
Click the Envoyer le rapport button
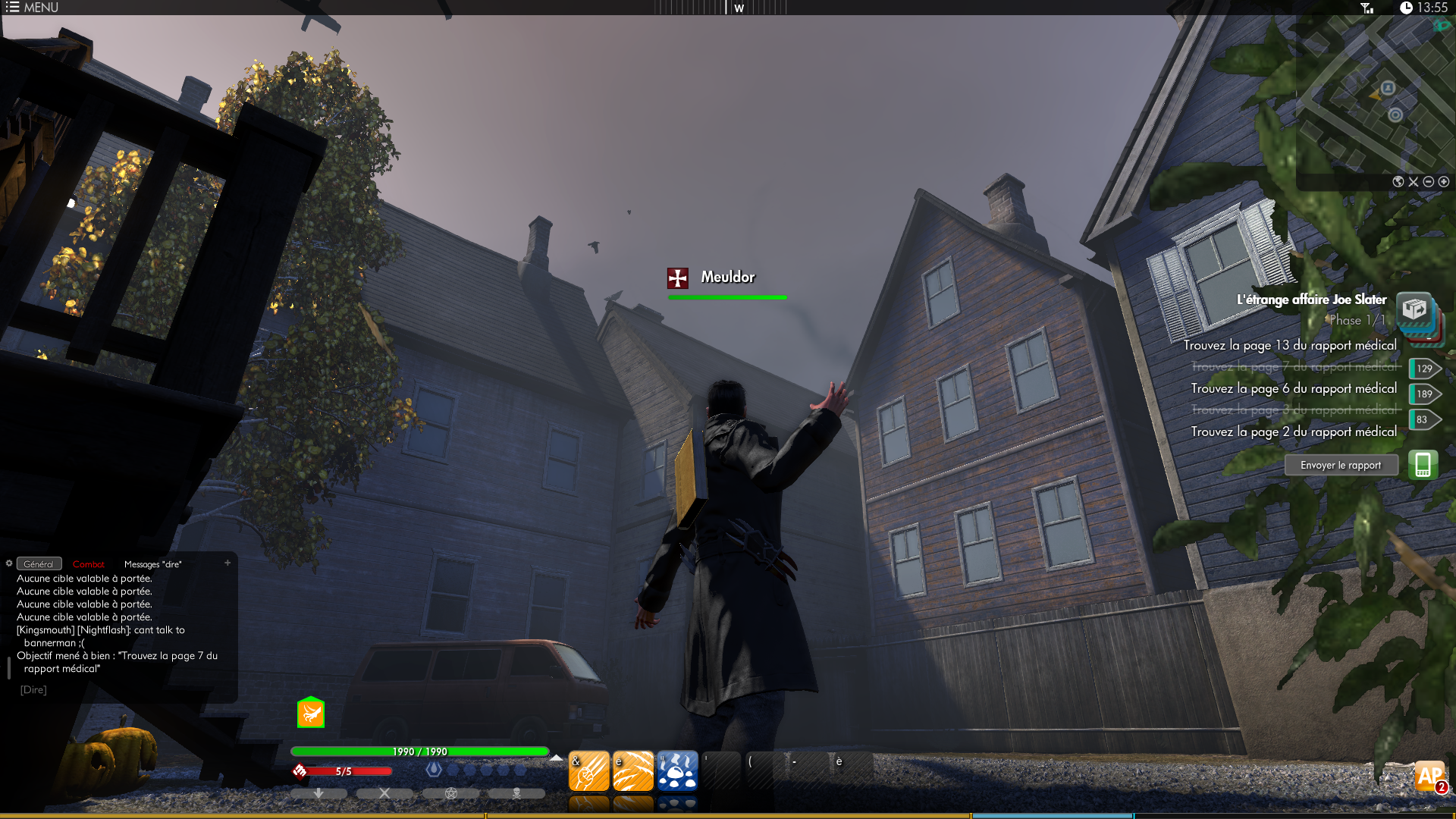1341,466
